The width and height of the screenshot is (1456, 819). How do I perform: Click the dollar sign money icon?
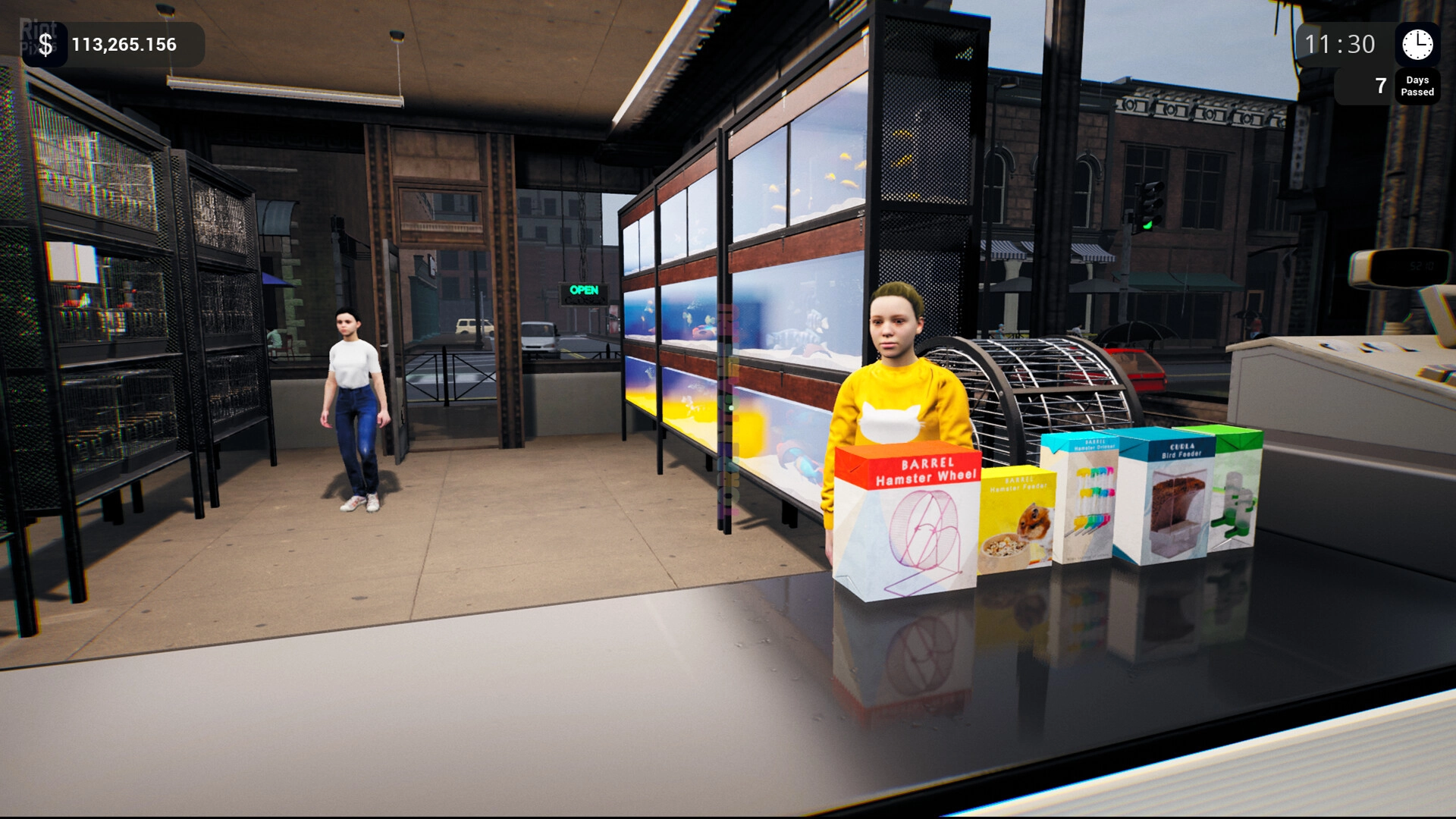[45, 45]
